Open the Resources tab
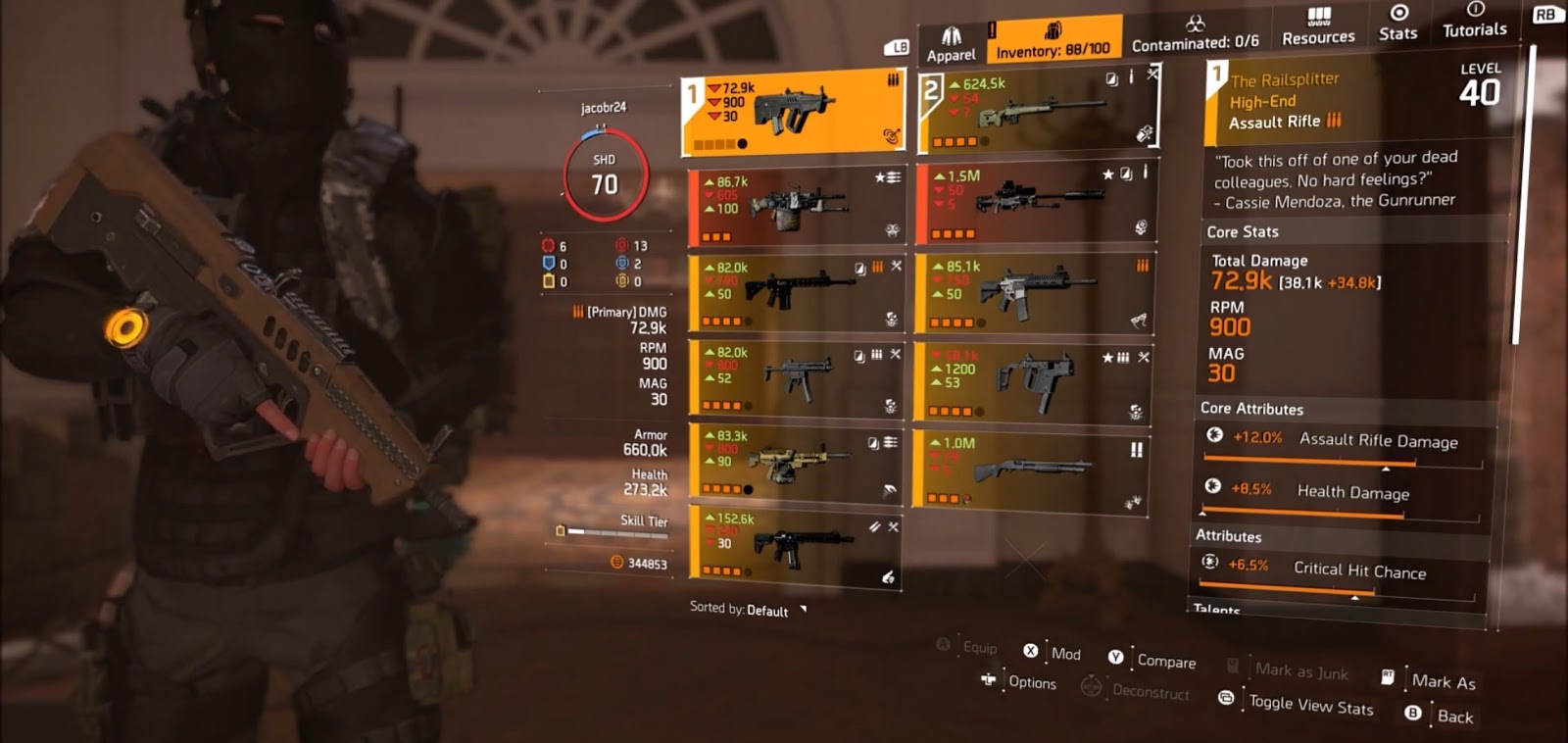Image resolution: width=1568 pixels, height=743 pixels. pyautogui.click(x=1318, y=27)
